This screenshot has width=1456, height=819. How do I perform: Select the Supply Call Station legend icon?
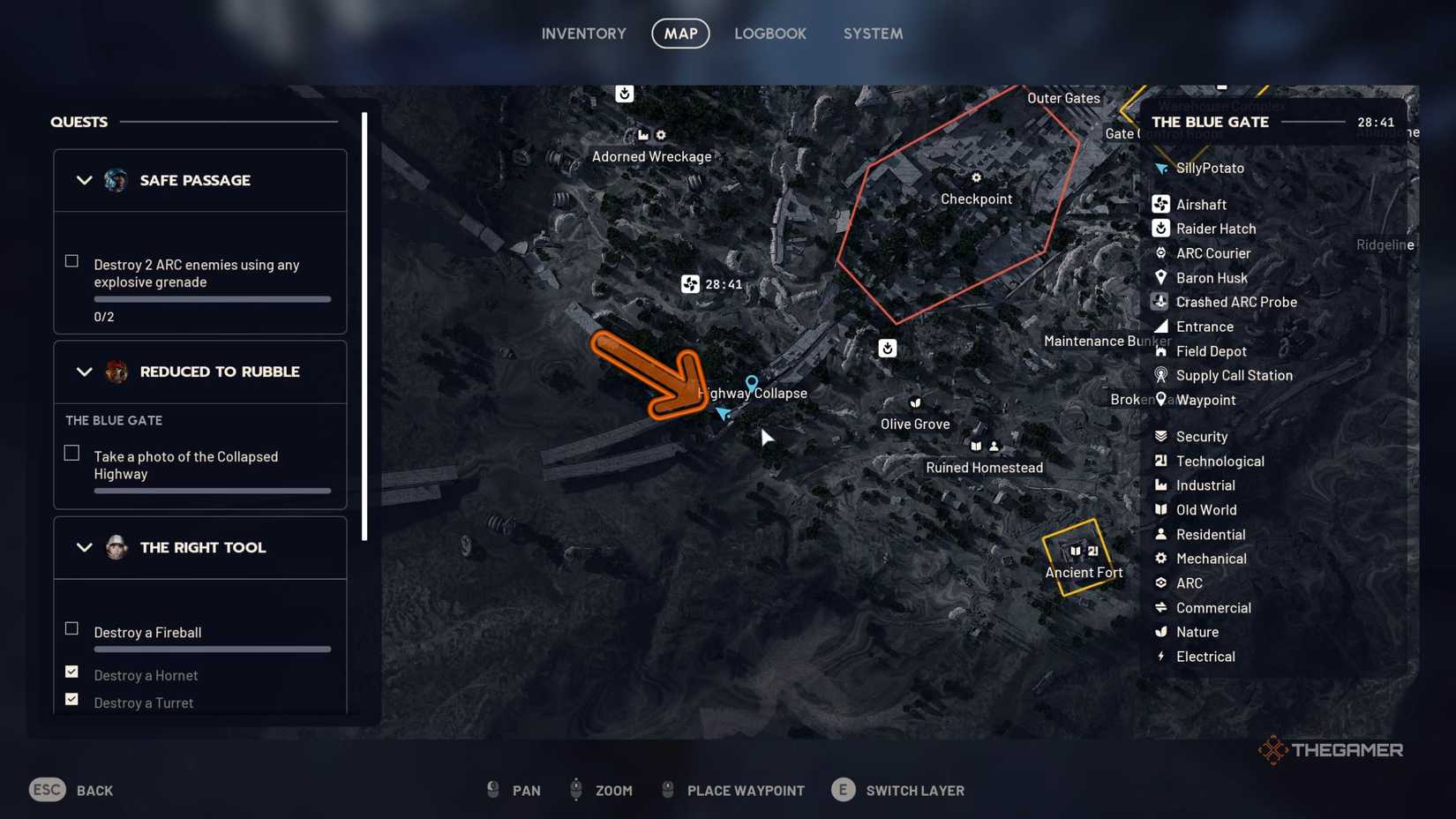coord(1160,375)
